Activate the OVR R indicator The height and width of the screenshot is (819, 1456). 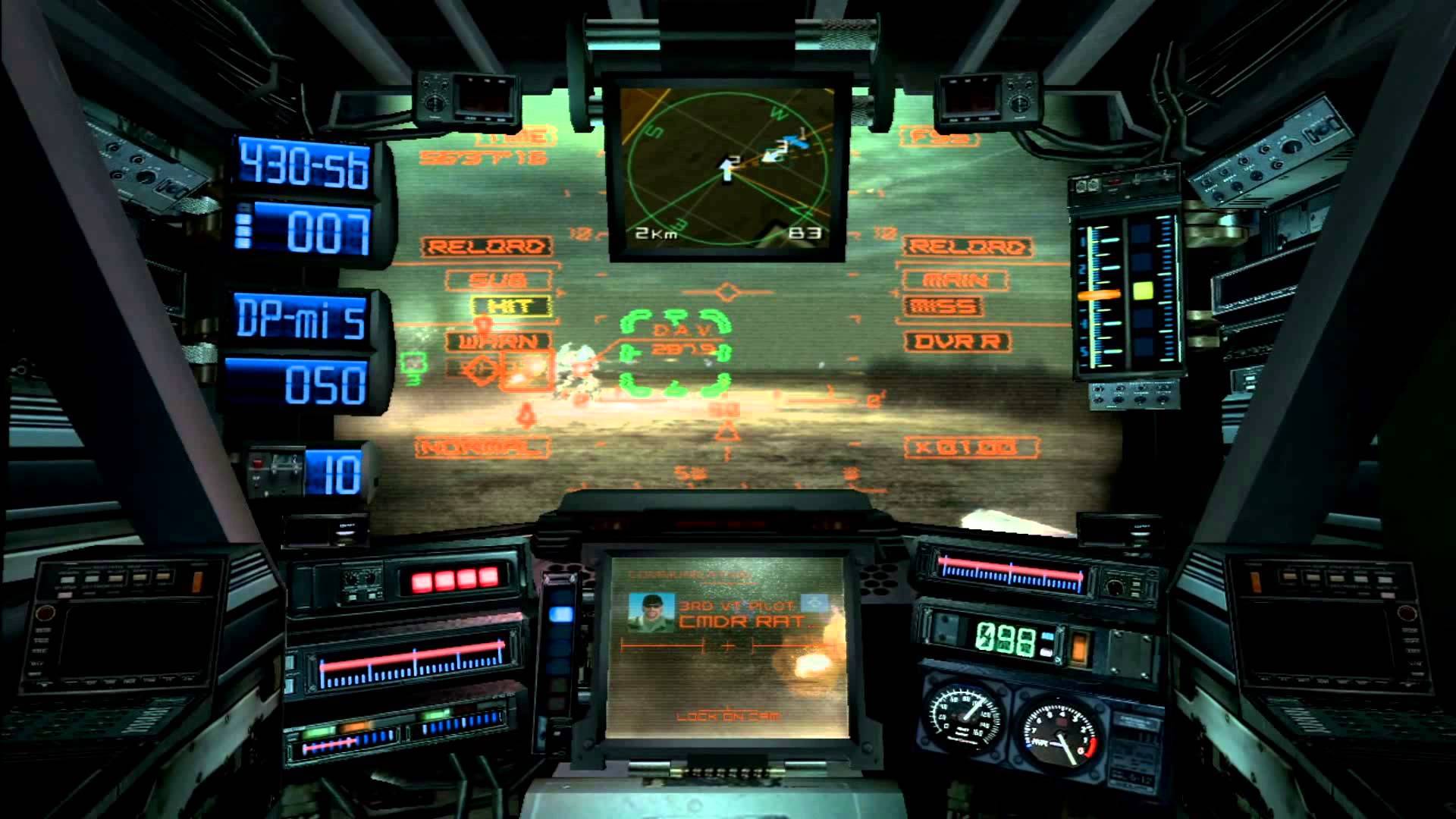[956, 341]
